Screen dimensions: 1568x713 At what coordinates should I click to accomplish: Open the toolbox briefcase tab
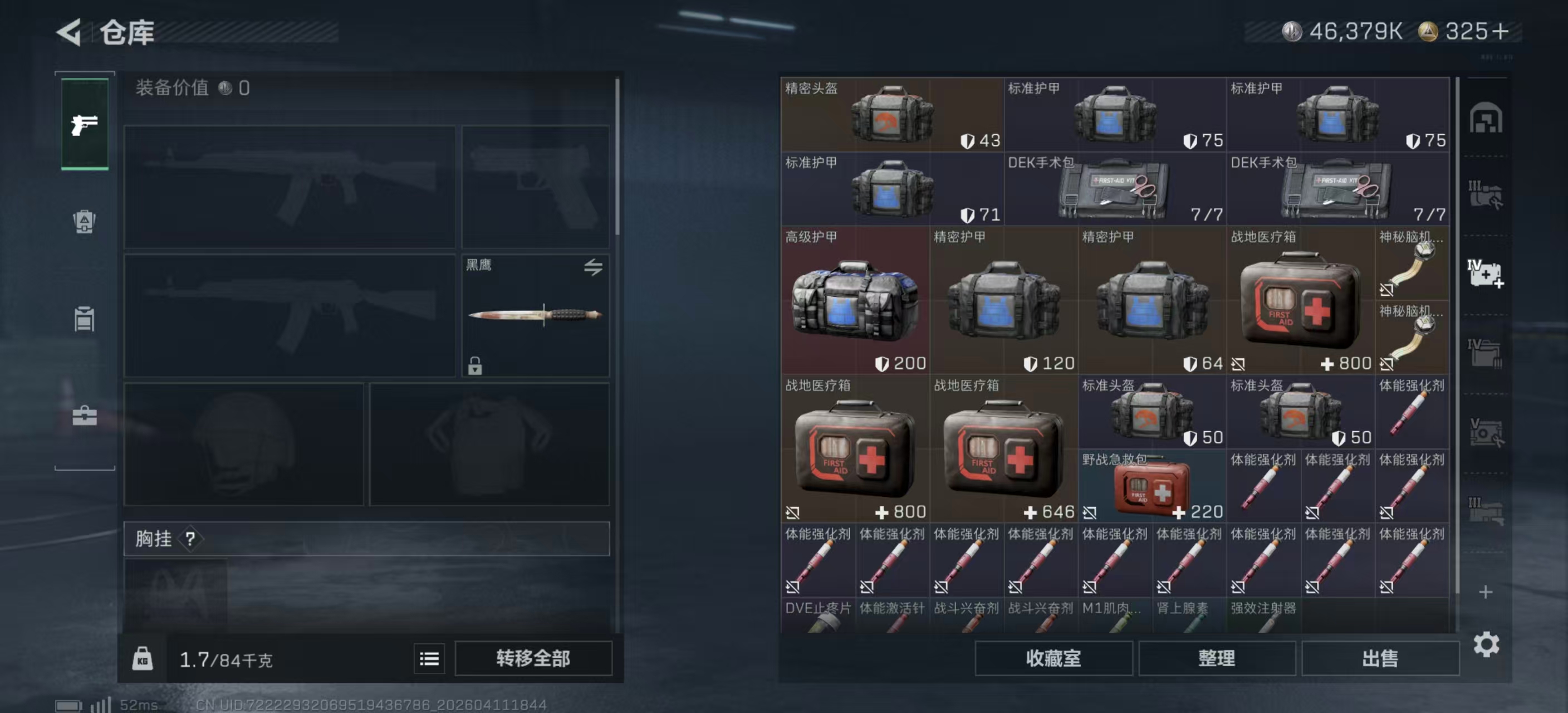pyautogui.click(x=85, y=416)
